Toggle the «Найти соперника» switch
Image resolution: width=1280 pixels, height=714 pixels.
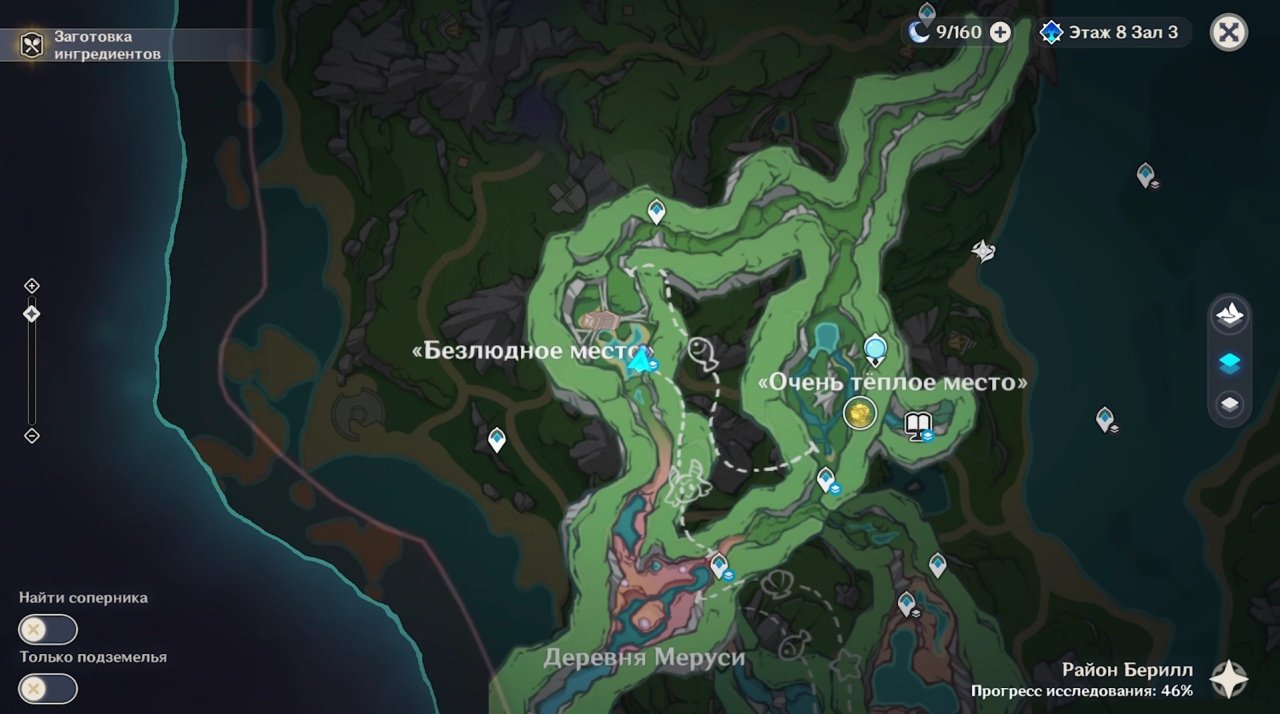point(47,630)
